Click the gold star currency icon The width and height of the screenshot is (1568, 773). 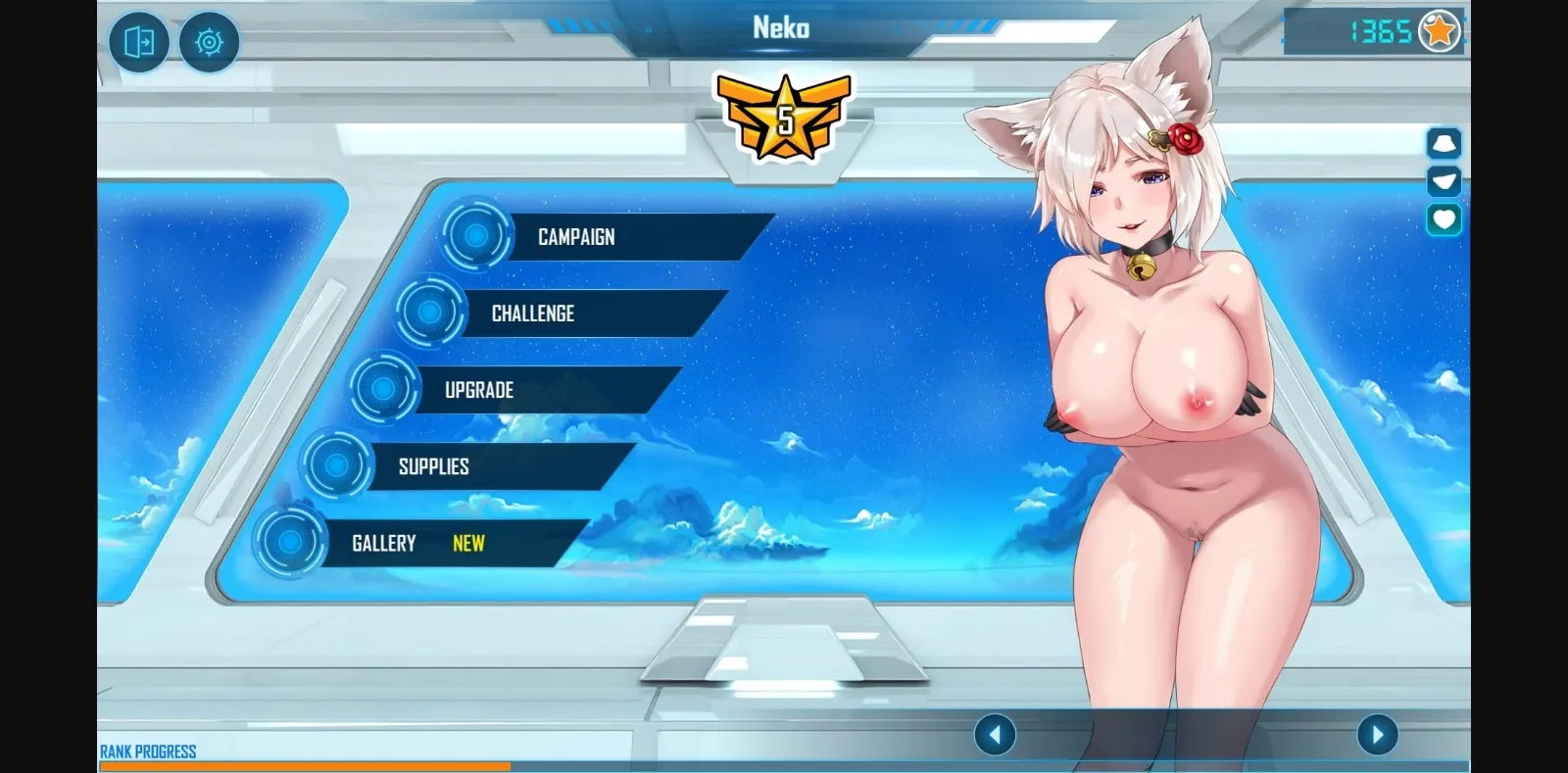[1438, 30]
